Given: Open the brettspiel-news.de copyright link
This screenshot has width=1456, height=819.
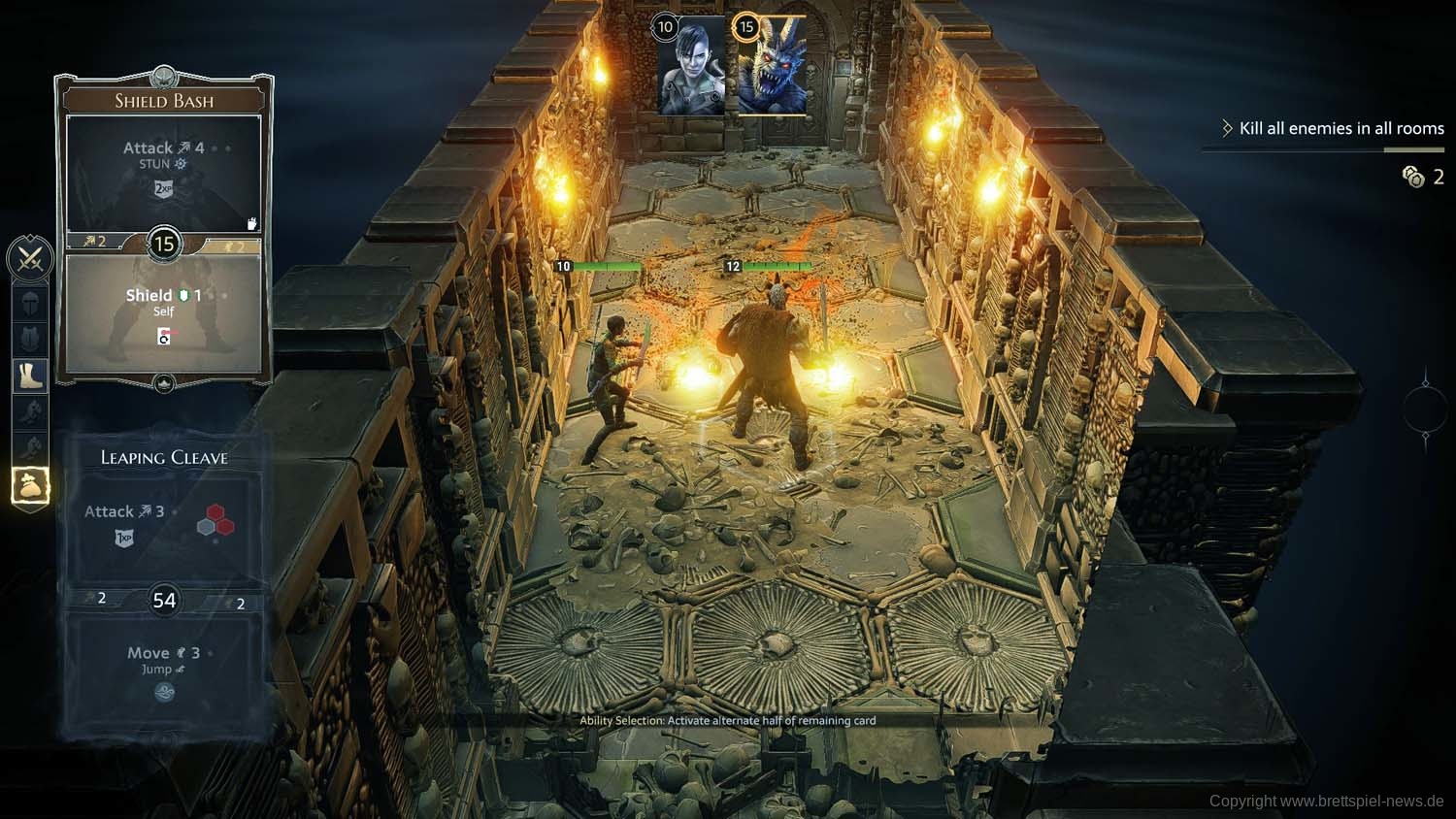Looking at the screenshot, I should tap(1326, 801).
